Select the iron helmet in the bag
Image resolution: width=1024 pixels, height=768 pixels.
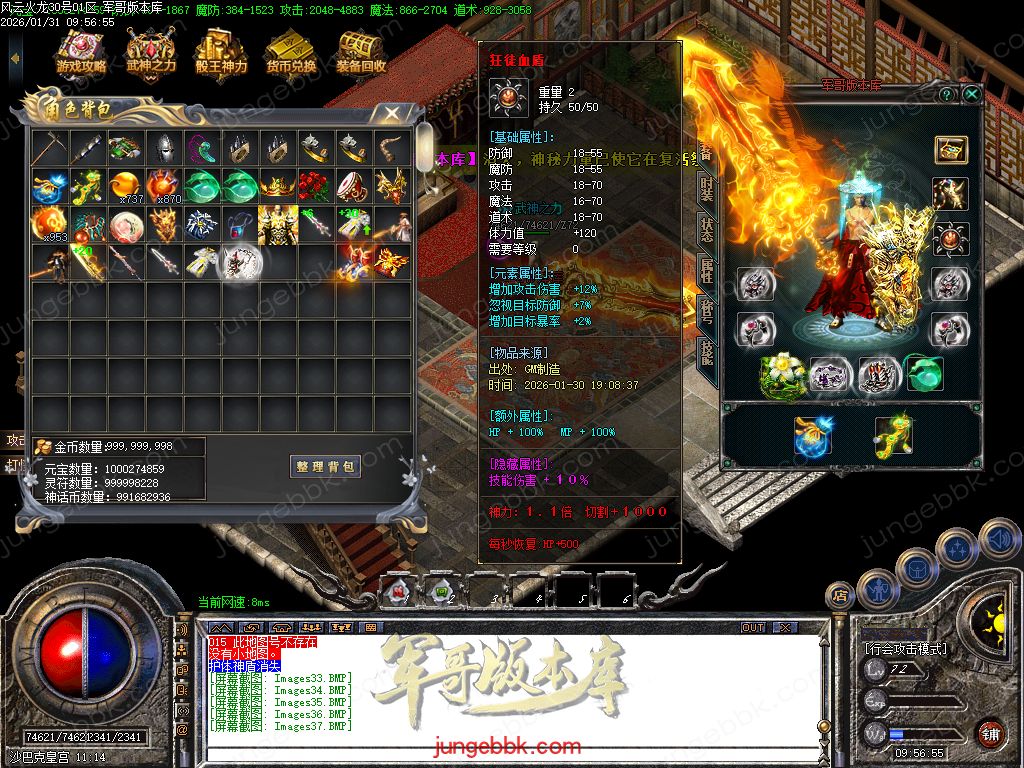165,149
